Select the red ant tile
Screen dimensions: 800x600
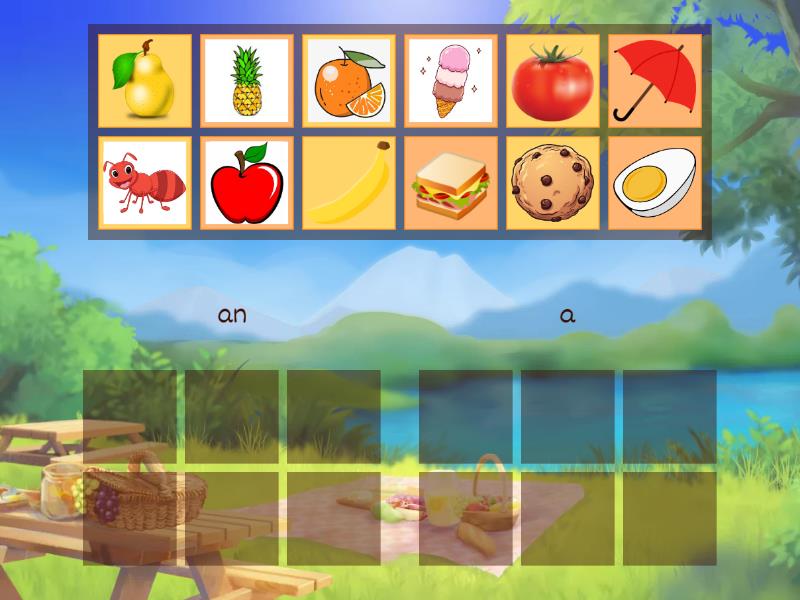pyautogui.click(x=145, y=183)
